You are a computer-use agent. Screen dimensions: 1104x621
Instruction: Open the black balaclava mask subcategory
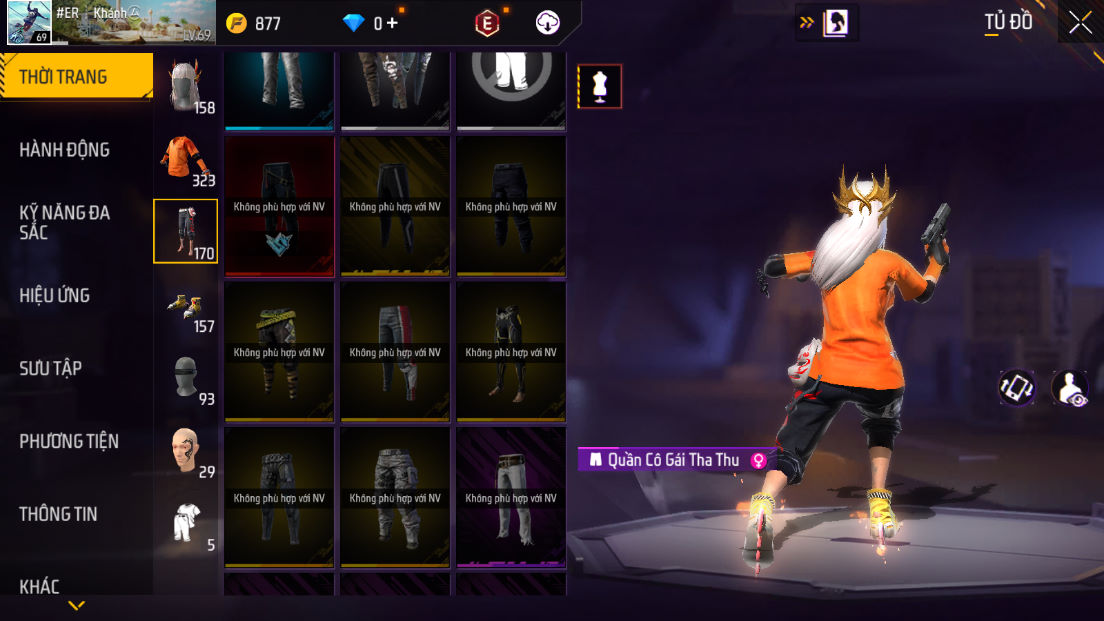tap(186, 378)
